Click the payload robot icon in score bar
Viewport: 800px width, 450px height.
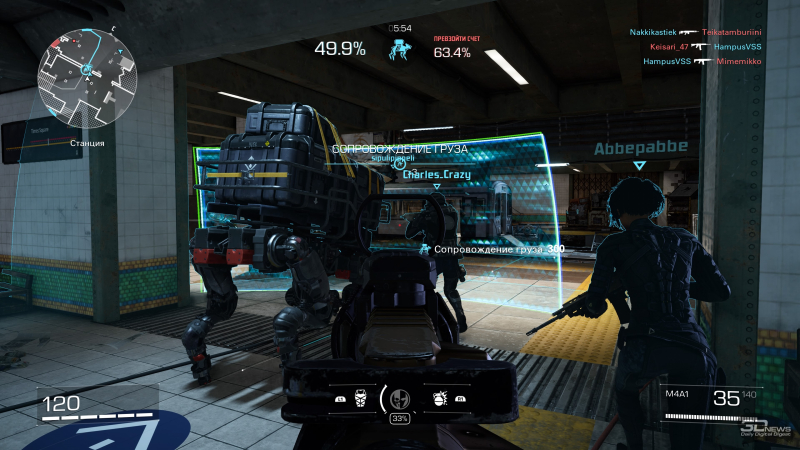click(400, 48)
